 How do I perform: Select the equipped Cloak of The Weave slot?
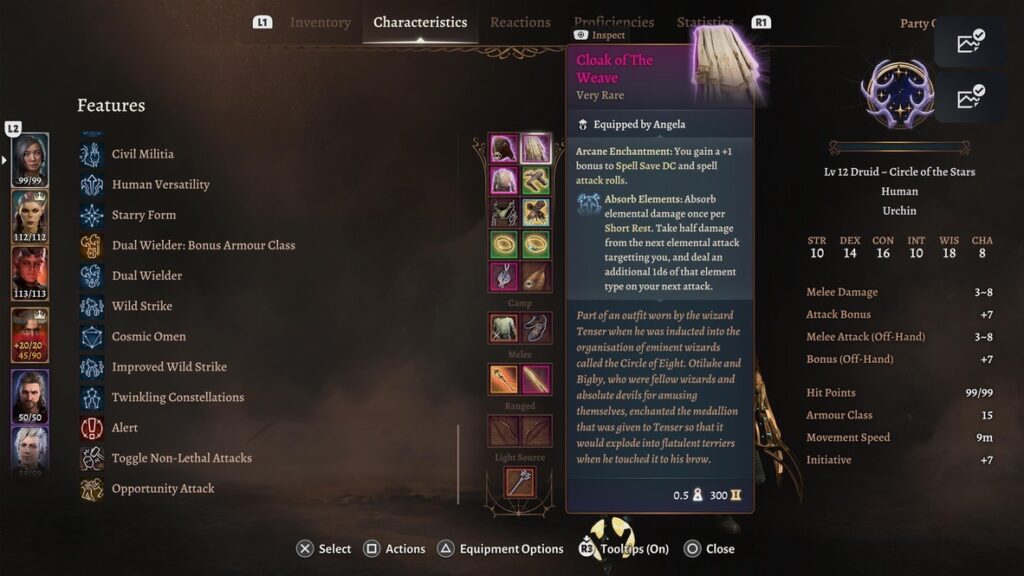[x=536, y=149]
